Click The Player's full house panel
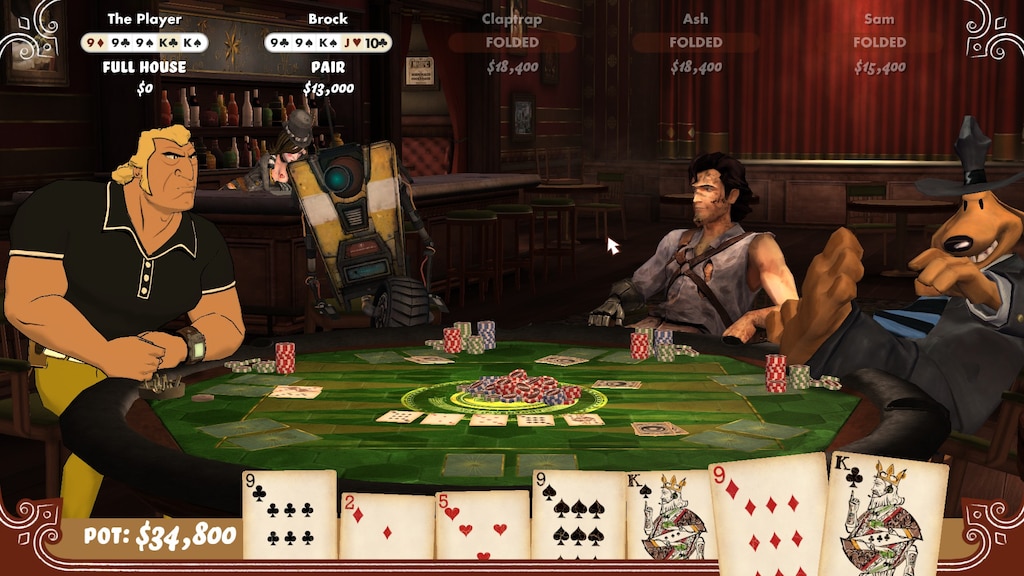1024x576 pixels. [146, 54]
